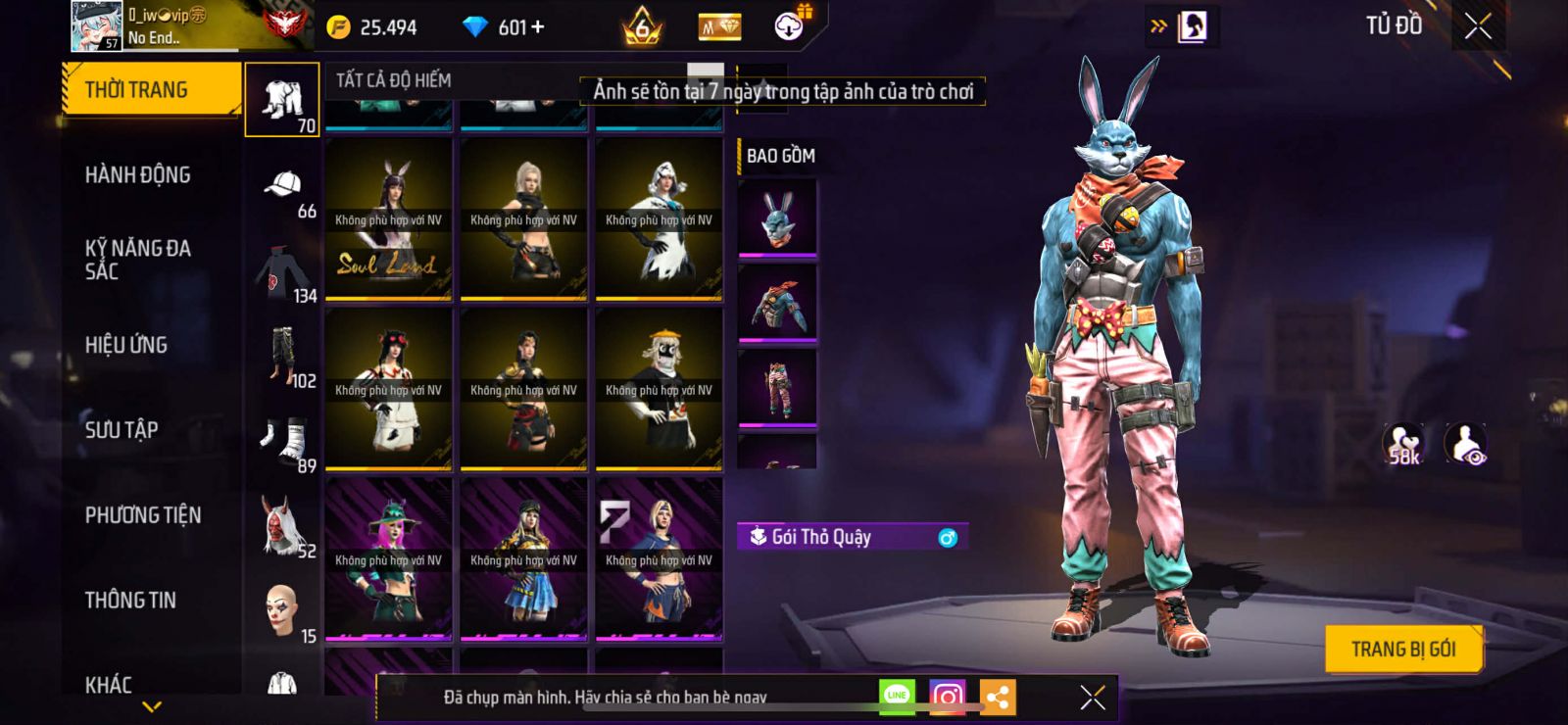This screenshot has width=1568, height=725.
Task: Add diamonds with the plus button
Action: tap(537, 27)
